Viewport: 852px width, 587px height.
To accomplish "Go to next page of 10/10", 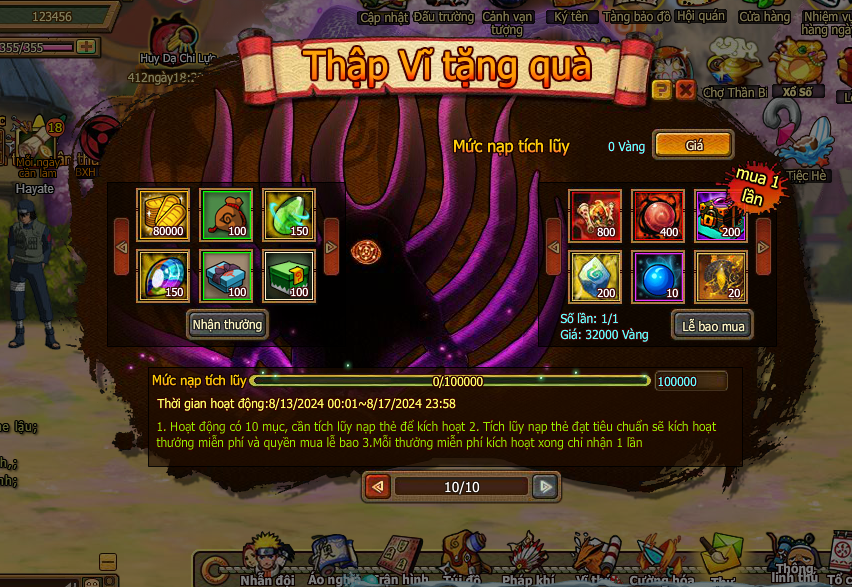I will click(544, 487).
